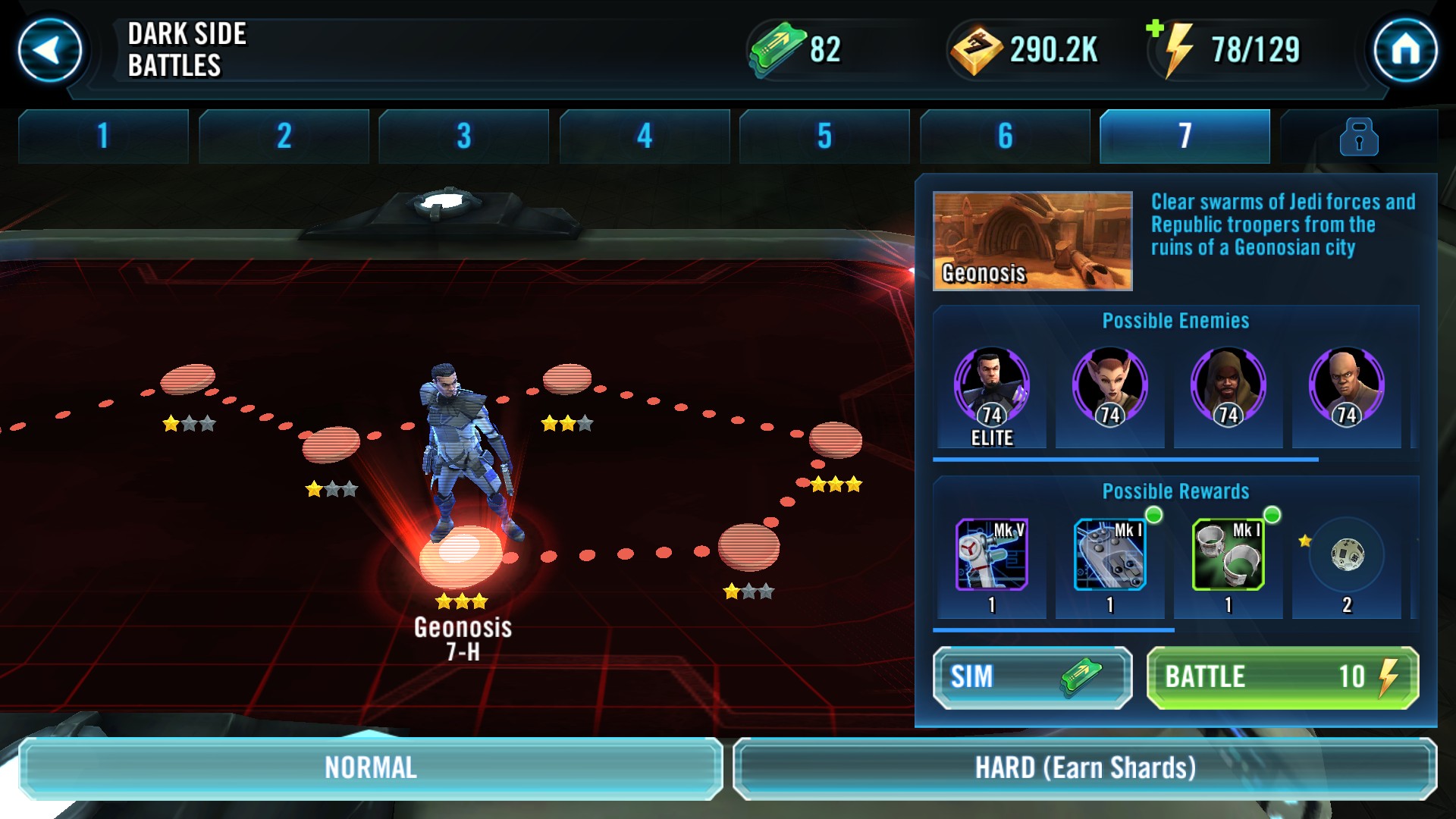Open the Geonosis location thumbnail

(x=1032, y=241)
